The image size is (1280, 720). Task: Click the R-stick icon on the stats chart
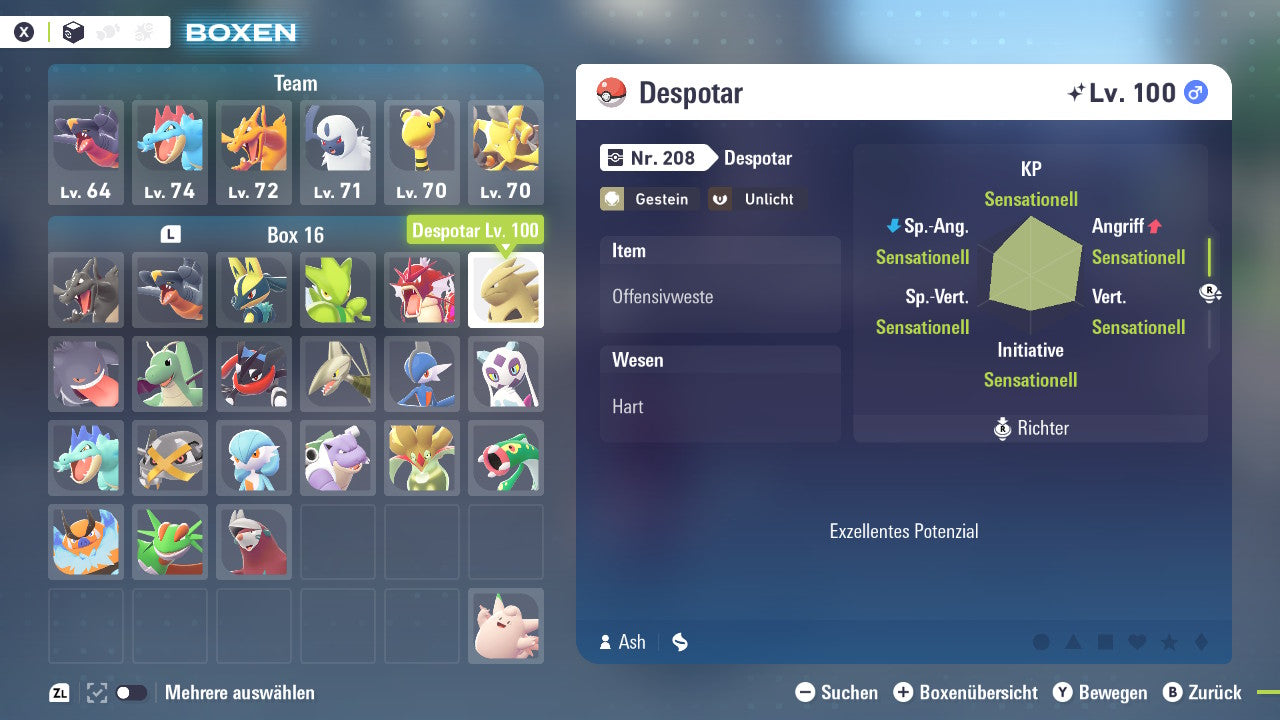point(1207,290)
